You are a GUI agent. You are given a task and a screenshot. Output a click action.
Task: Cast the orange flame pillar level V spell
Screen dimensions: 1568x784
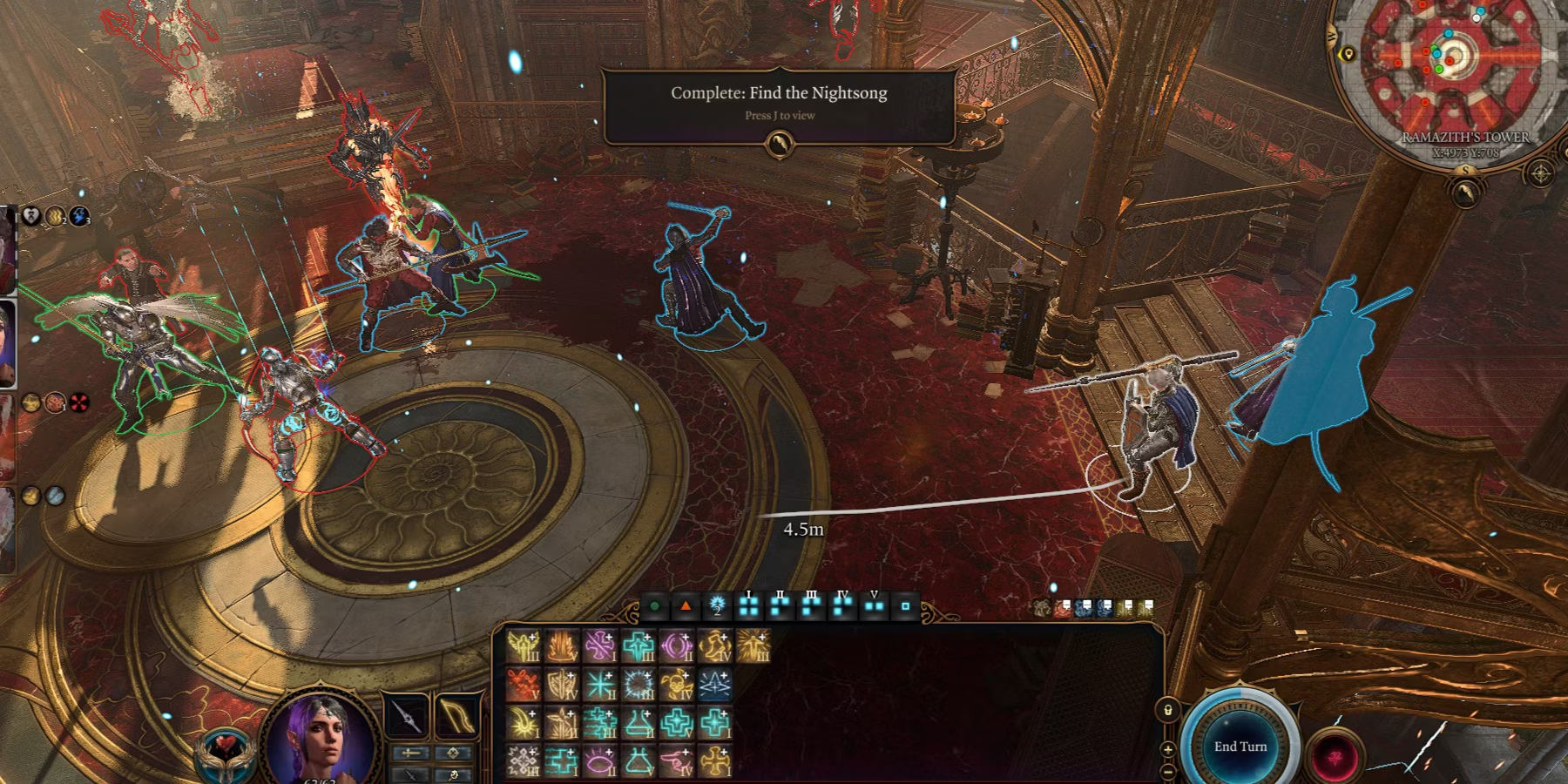point(562,647)
